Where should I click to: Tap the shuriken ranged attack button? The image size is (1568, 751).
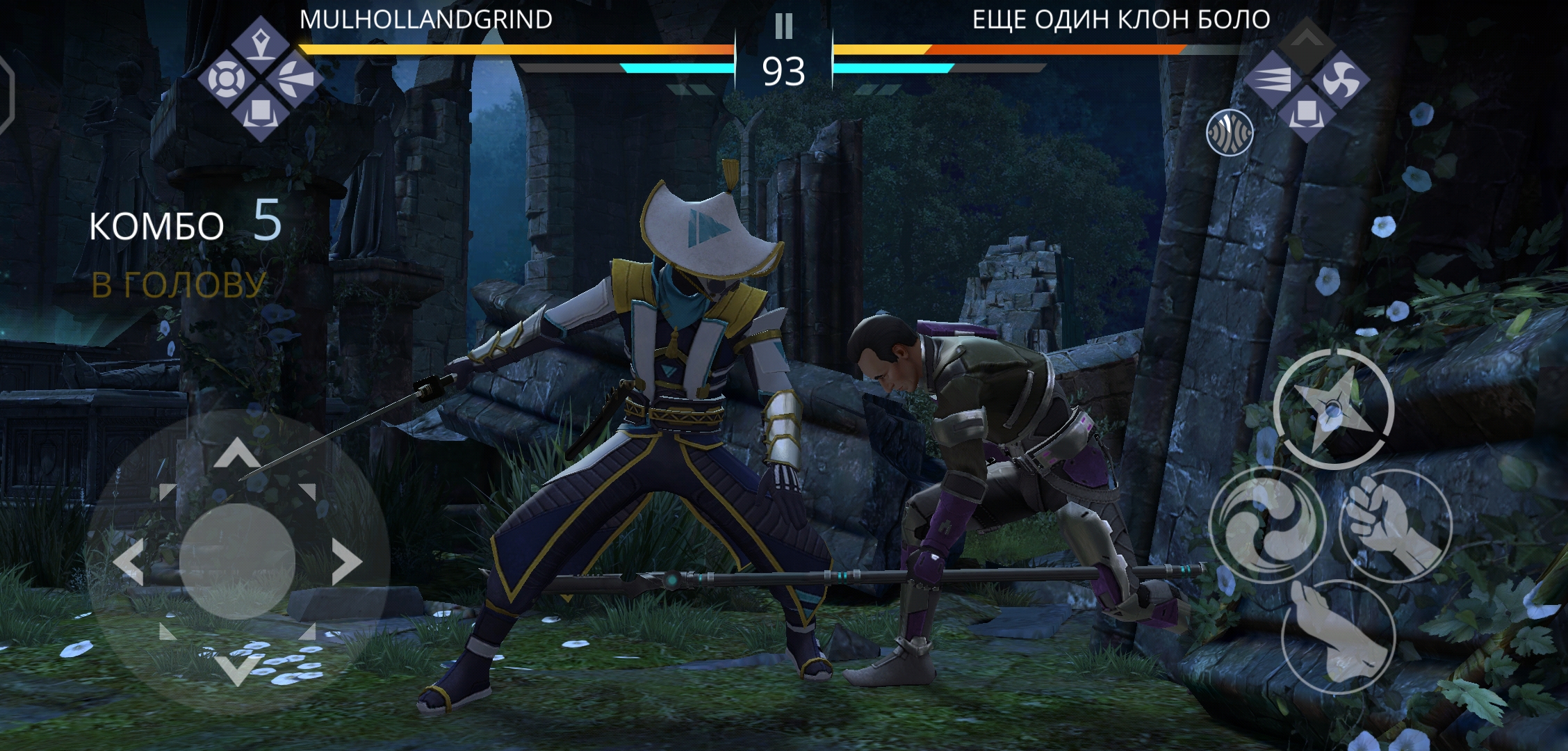pyautogui.click(x=1333, y=409)
